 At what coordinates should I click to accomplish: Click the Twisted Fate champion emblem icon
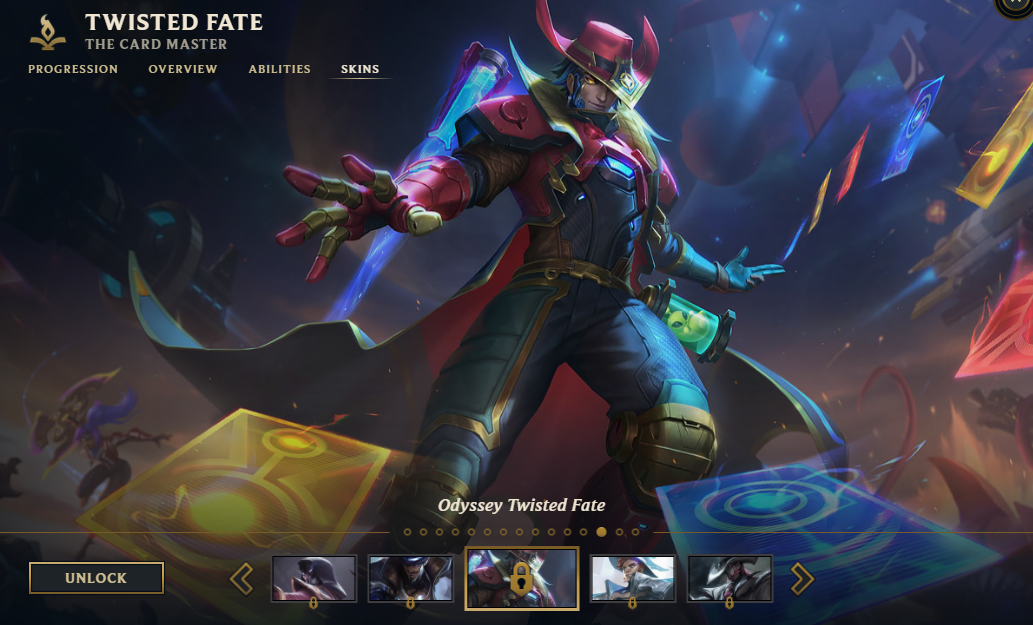pos(48,32)
